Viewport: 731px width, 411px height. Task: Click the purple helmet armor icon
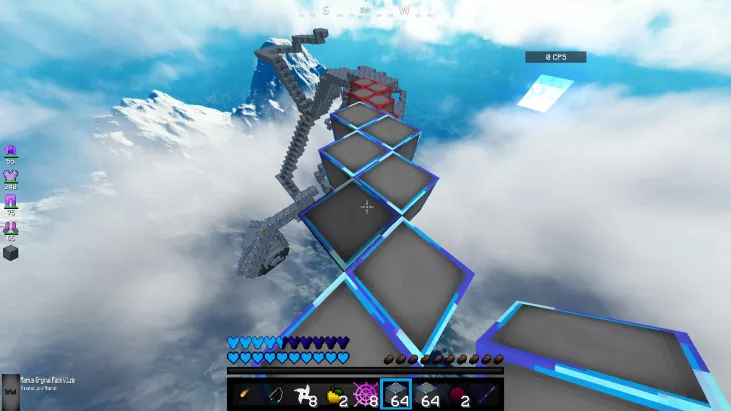pos(11,151)
